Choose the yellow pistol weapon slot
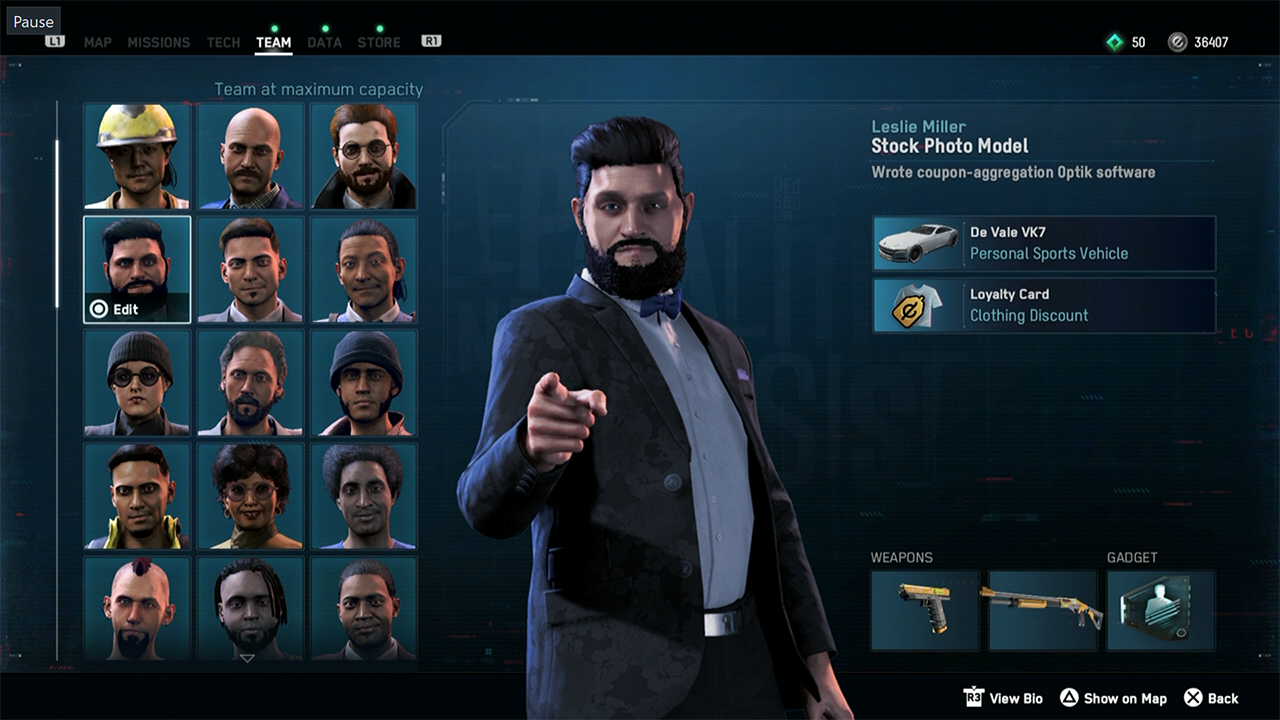 [x=925, y=610]
